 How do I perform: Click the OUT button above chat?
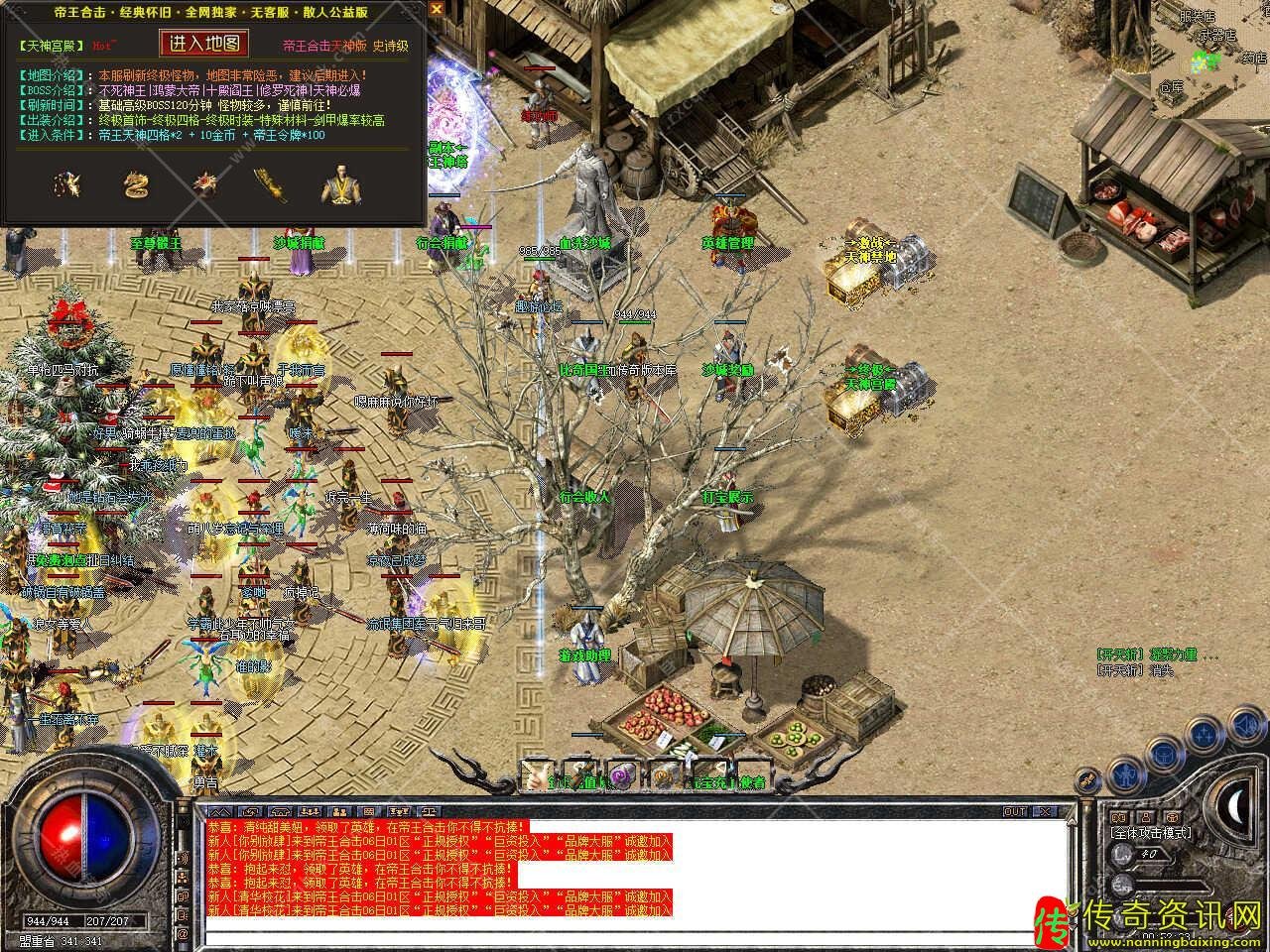pos(1015,812)
